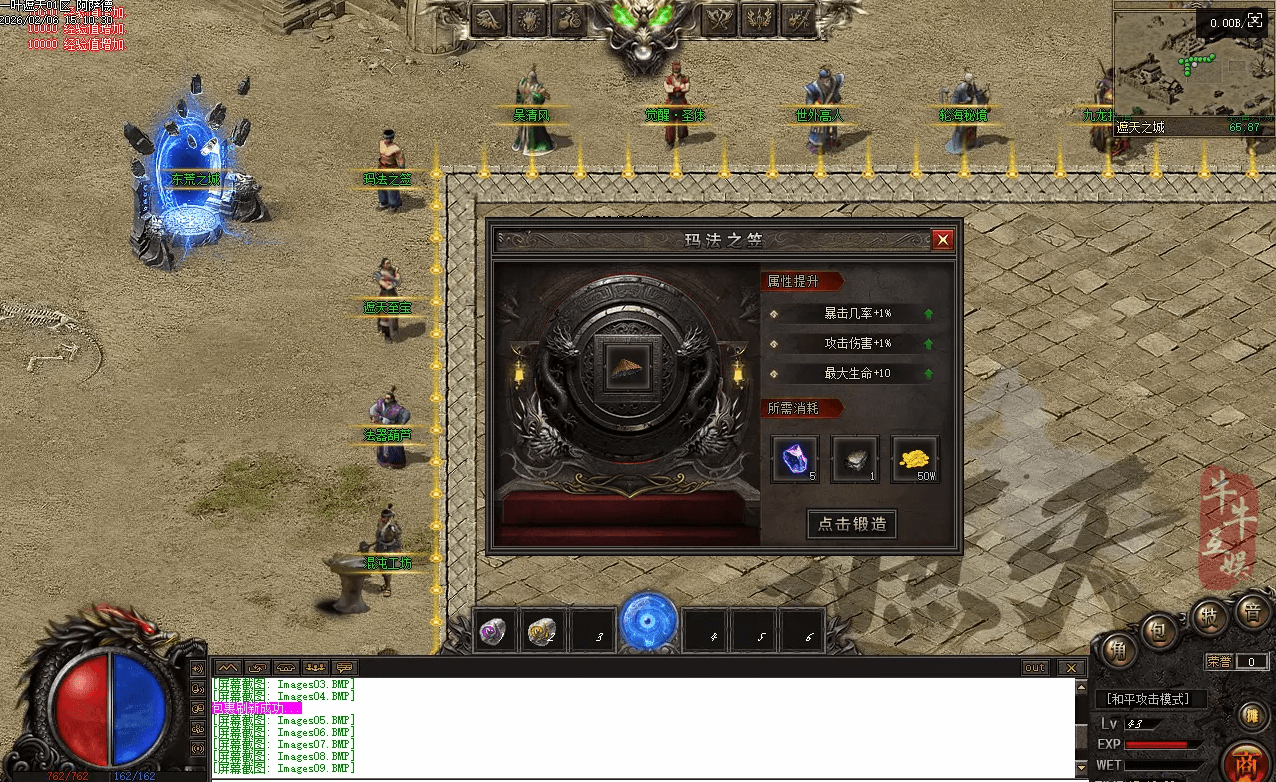Open the skills (技) button

click(x=1208, y=615)
